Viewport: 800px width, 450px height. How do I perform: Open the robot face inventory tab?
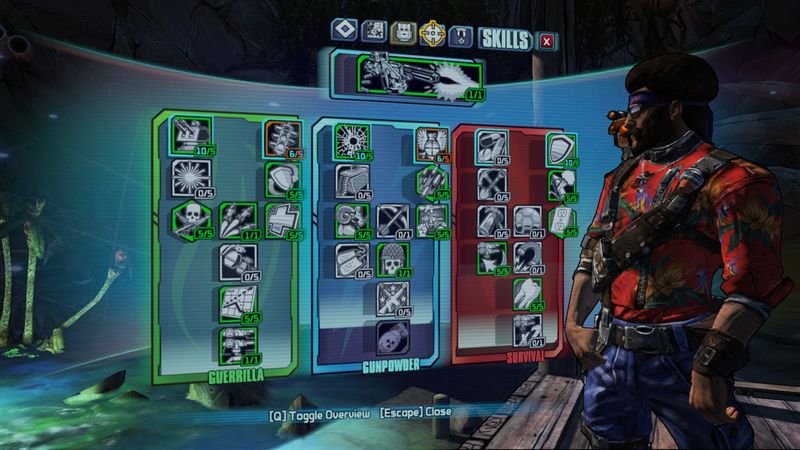[402, 37]
